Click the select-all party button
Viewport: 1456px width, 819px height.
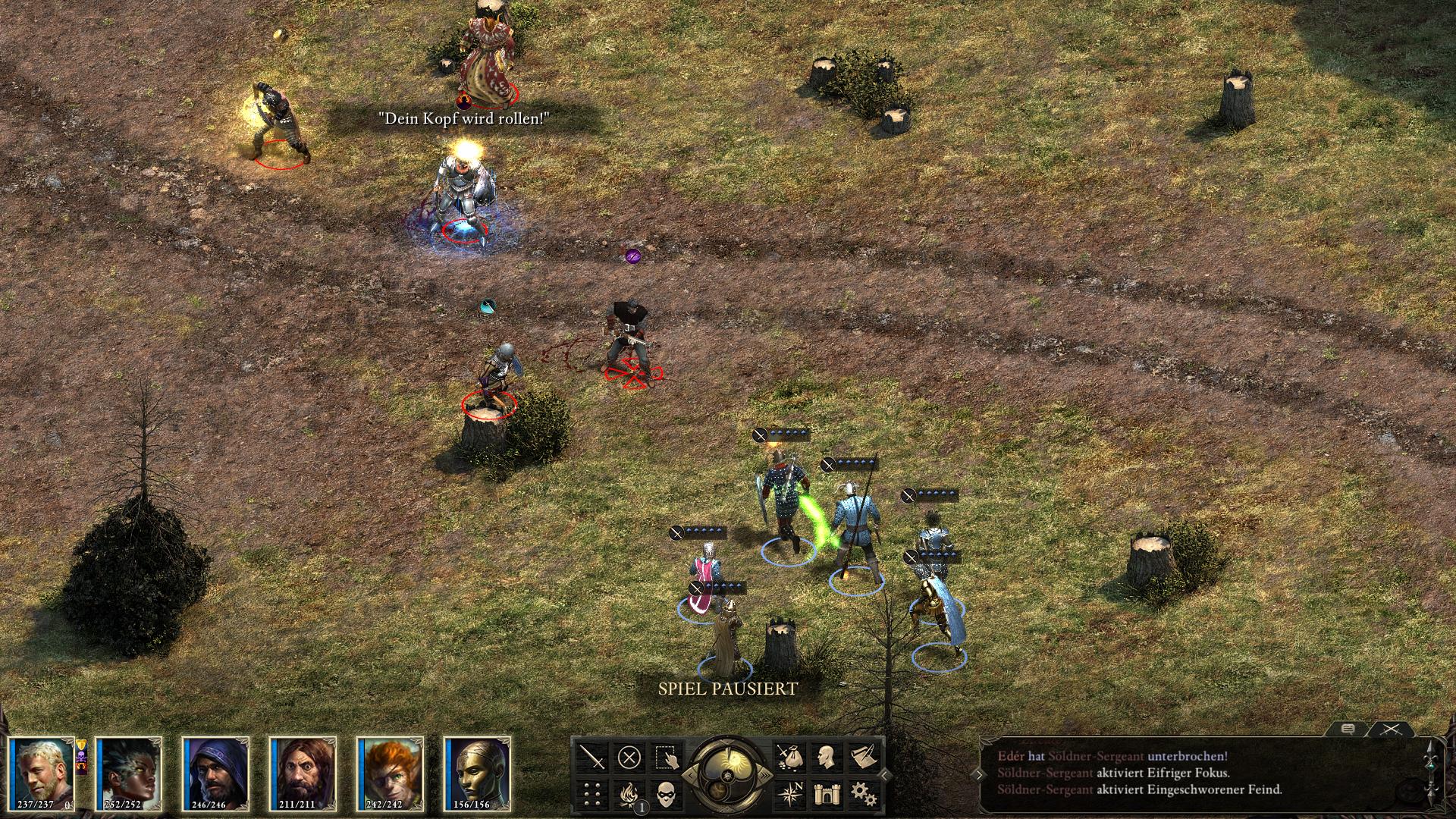[x=666, y=757]
